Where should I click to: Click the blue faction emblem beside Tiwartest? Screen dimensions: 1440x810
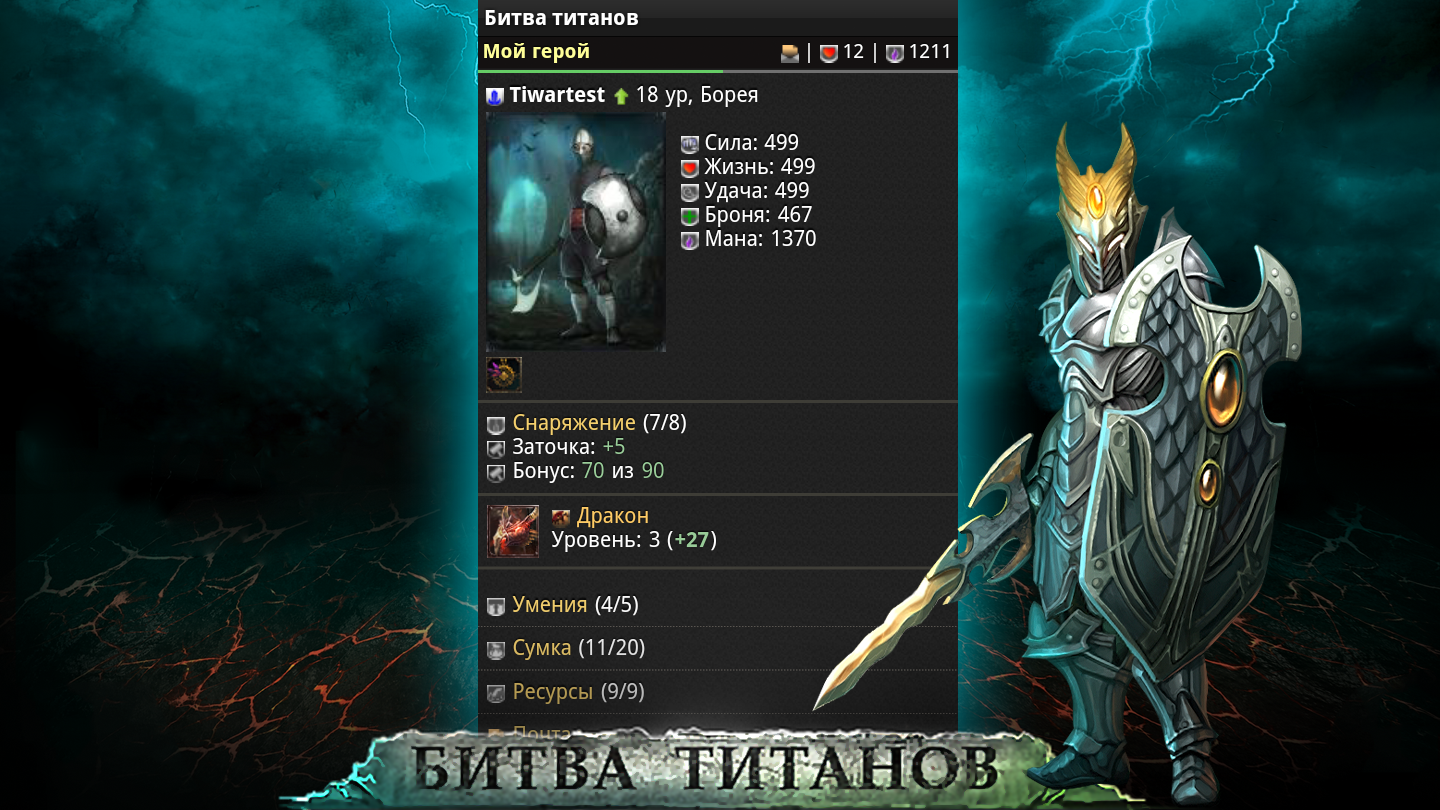(494, 95)
